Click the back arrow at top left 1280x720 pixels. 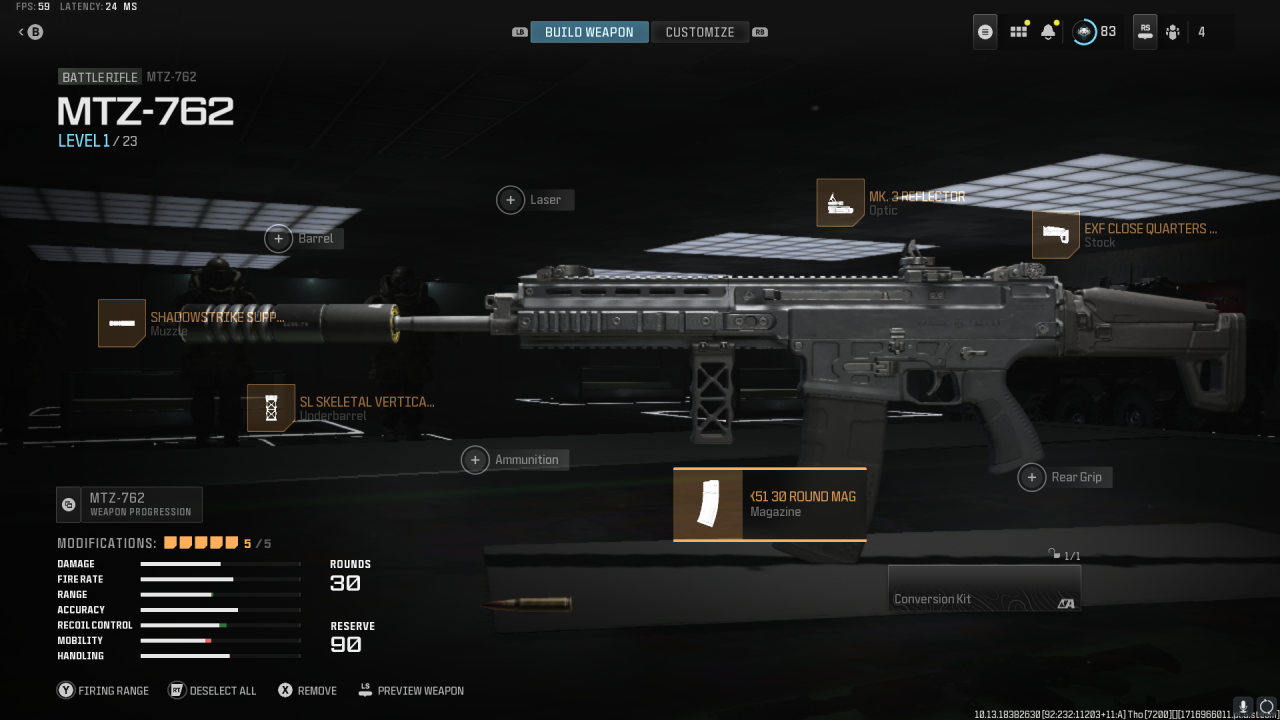pyautogui.click(x=20, y=31)
